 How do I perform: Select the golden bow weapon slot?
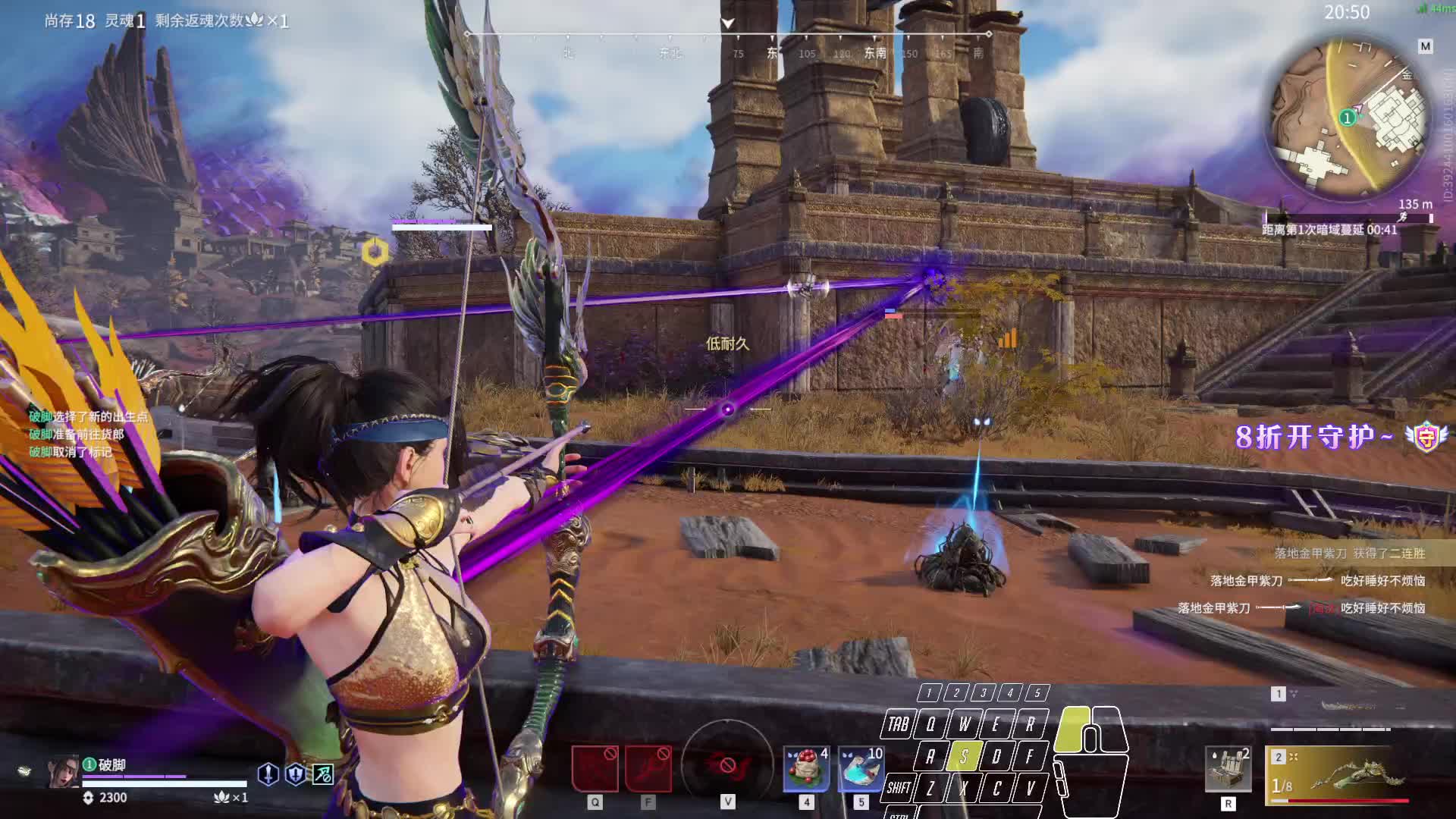point(1338,775)
